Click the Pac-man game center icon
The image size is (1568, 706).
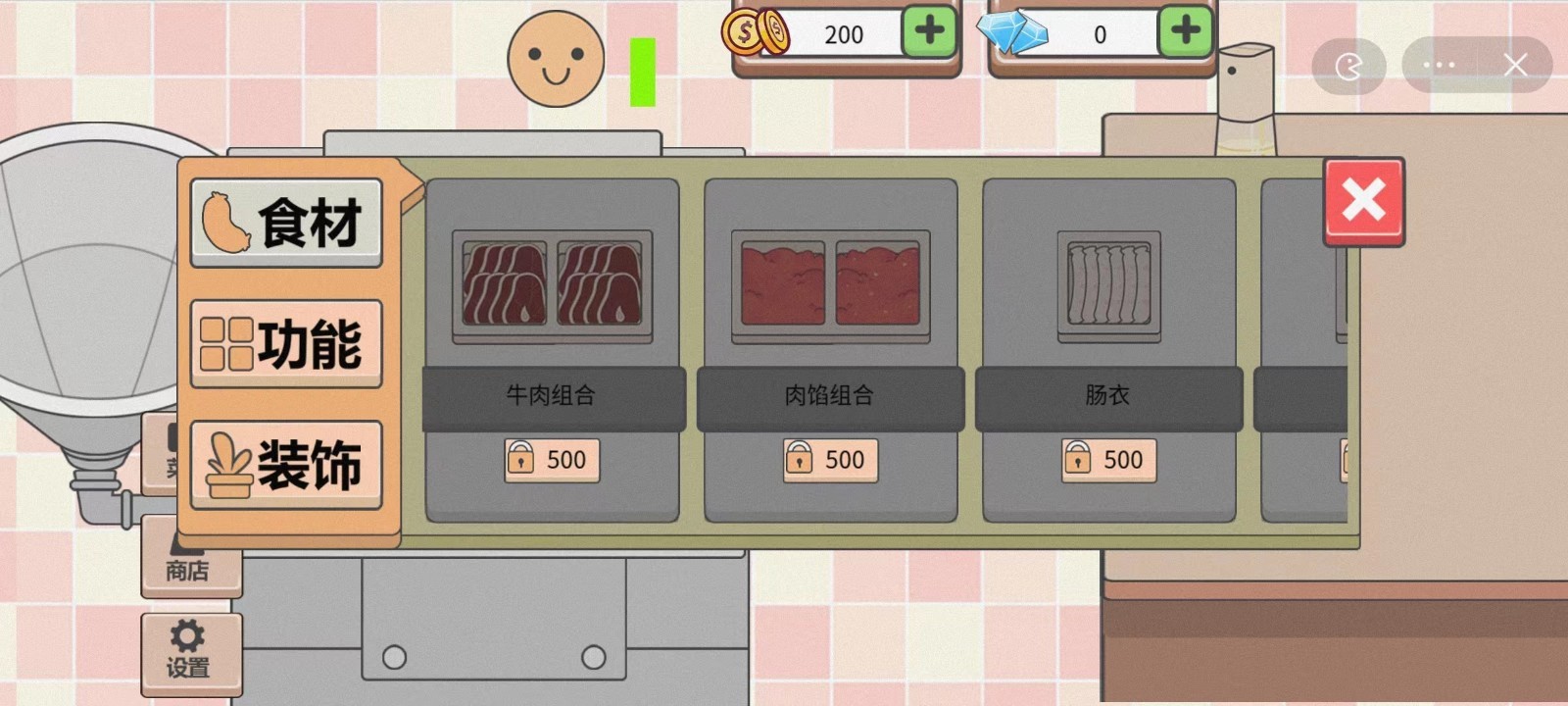coord(1349,64)
